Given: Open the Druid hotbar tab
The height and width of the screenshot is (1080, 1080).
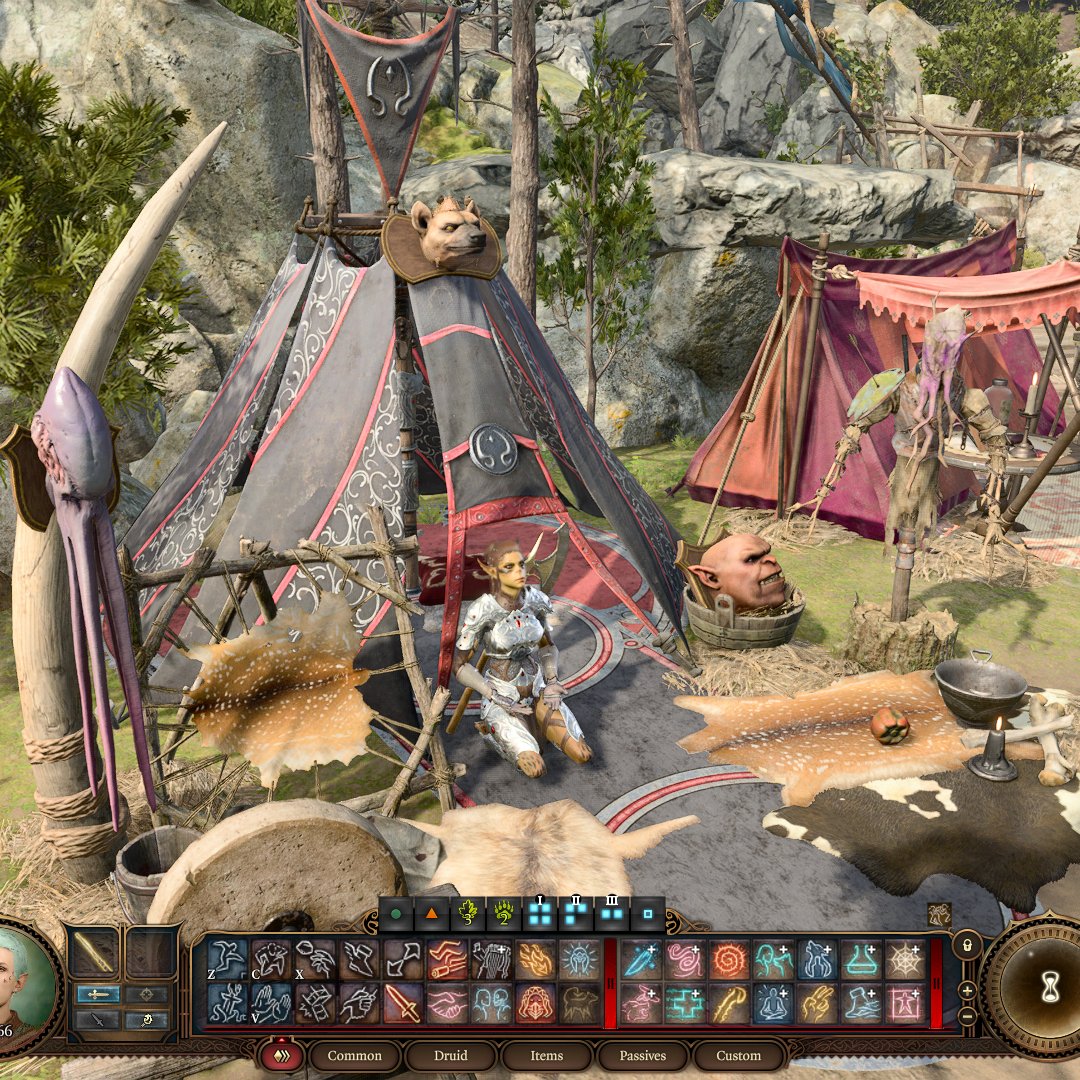Looking at the screenshot, I should 450,1056.
